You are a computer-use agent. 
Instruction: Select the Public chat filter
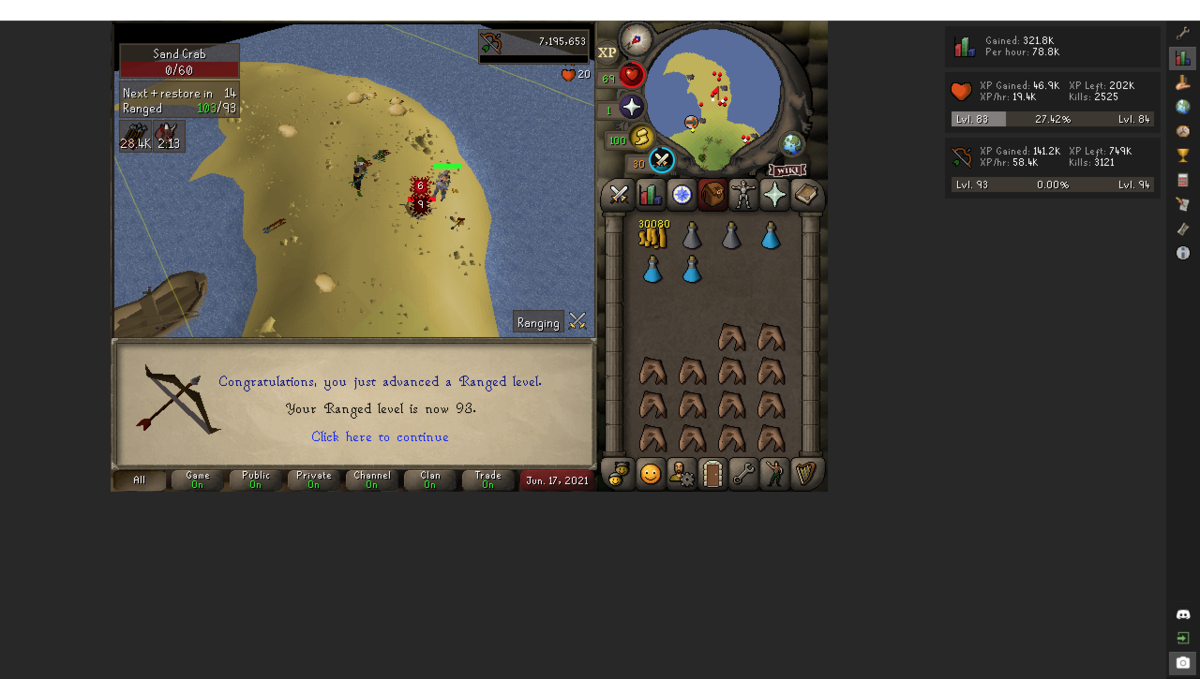(255, 480)
